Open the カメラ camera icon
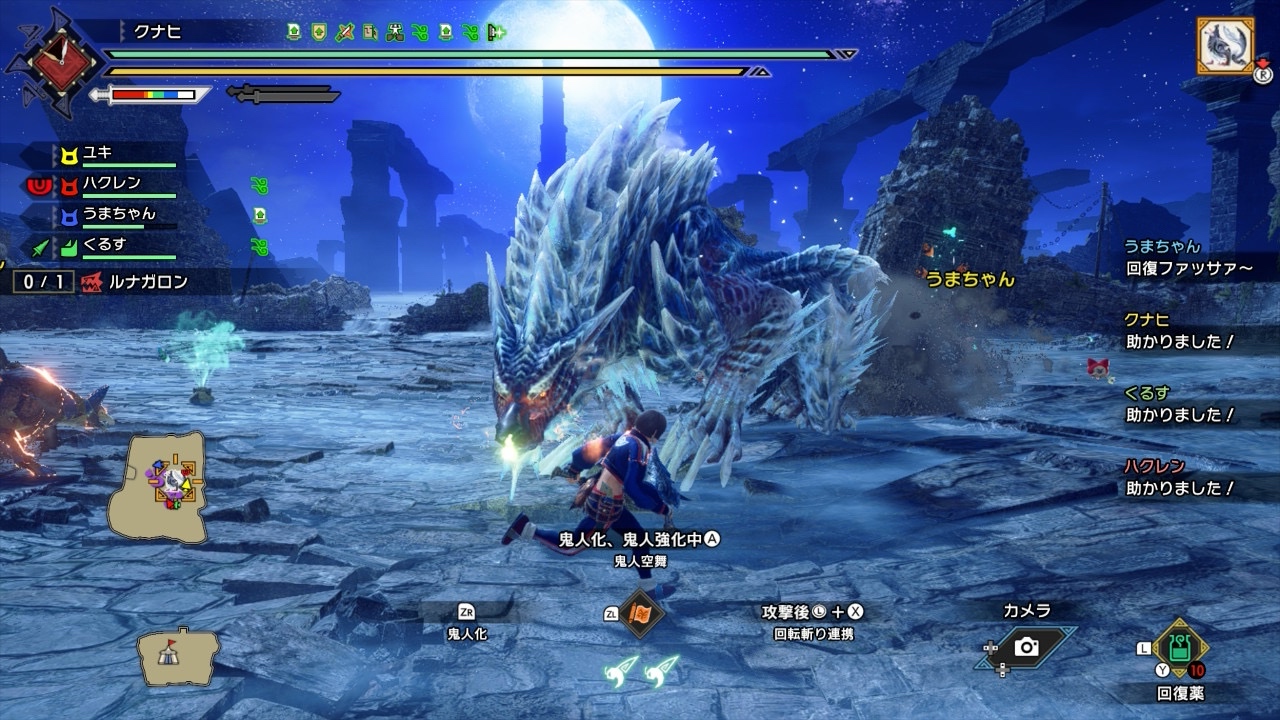 (x=1026, y=647)
